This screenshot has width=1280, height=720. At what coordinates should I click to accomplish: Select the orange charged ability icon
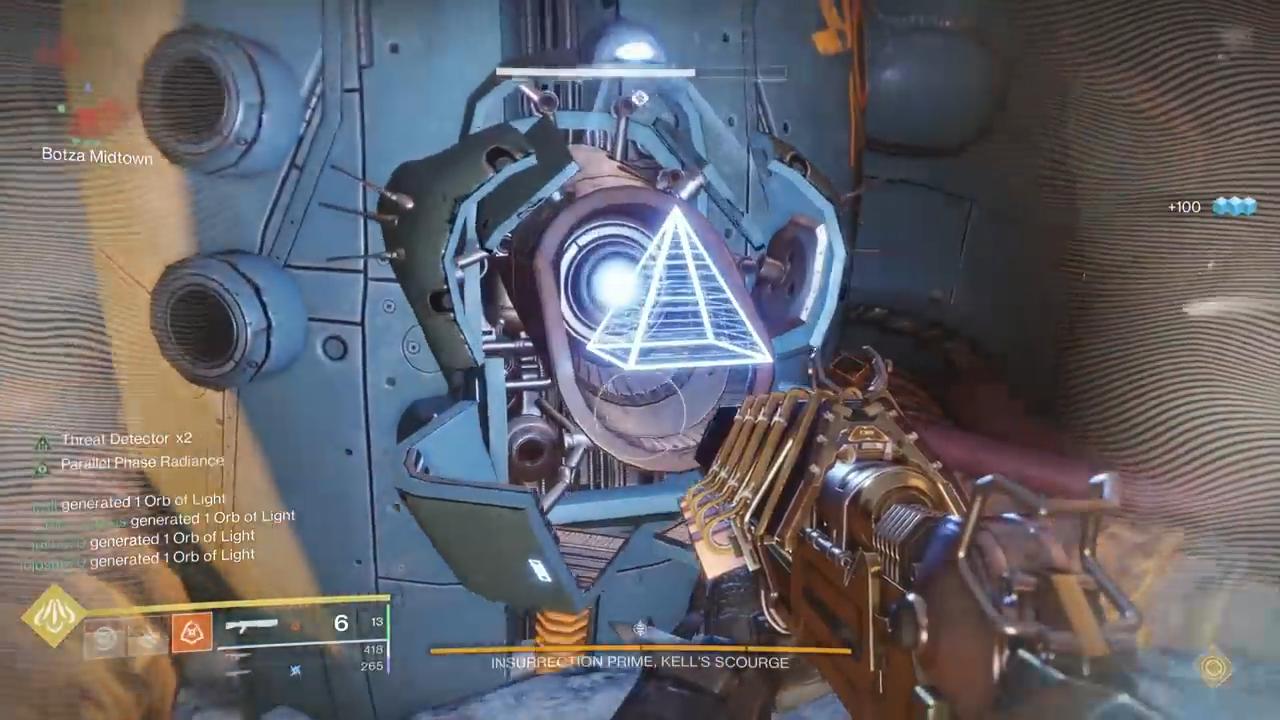tap(191, 633)
